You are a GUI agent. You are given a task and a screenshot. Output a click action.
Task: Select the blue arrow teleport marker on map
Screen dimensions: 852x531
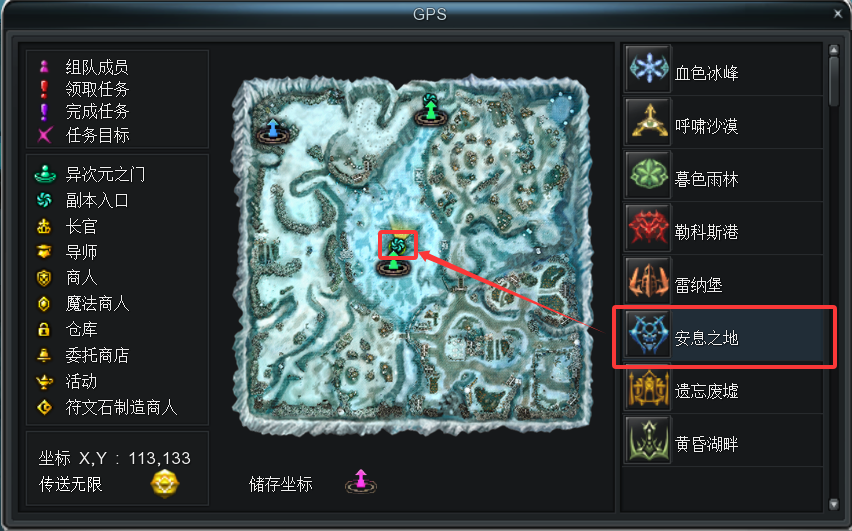tap(272, 130)
